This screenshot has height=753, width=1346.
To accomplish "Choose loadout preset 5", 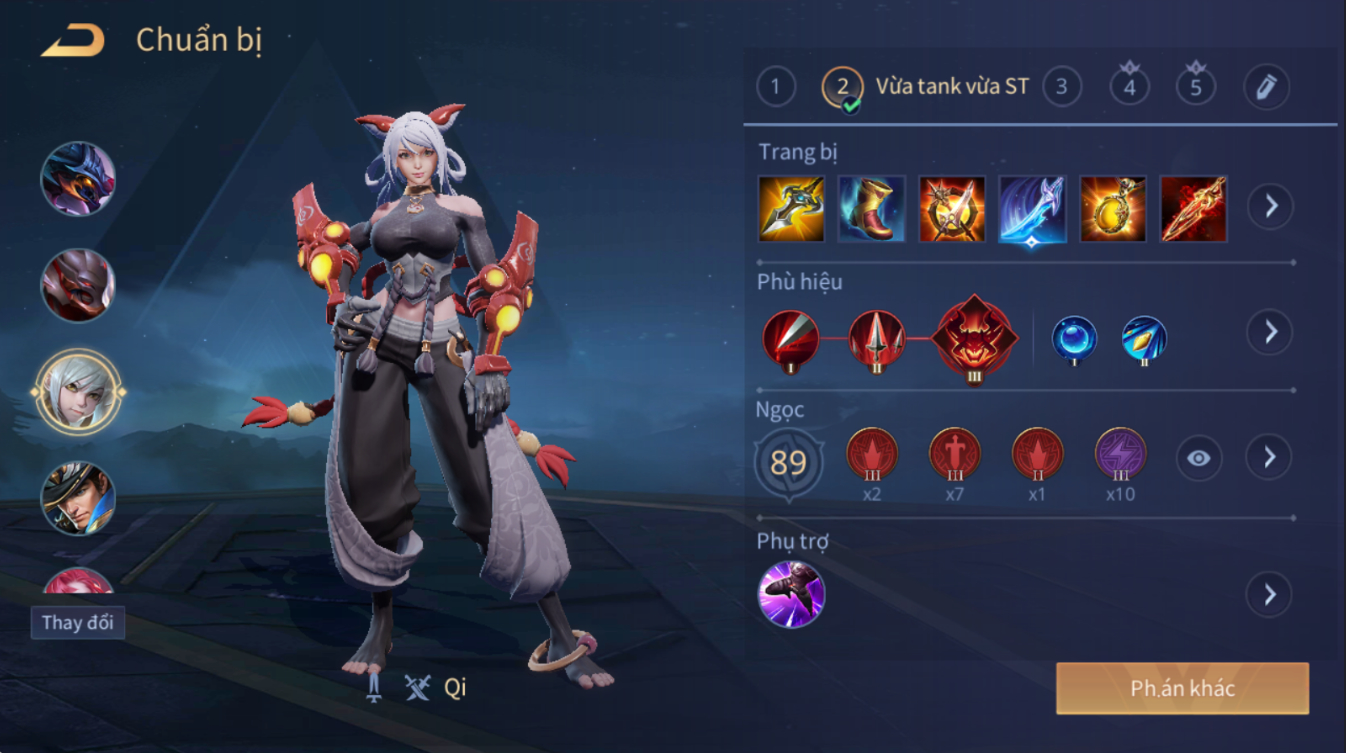I will [1195, 86].
